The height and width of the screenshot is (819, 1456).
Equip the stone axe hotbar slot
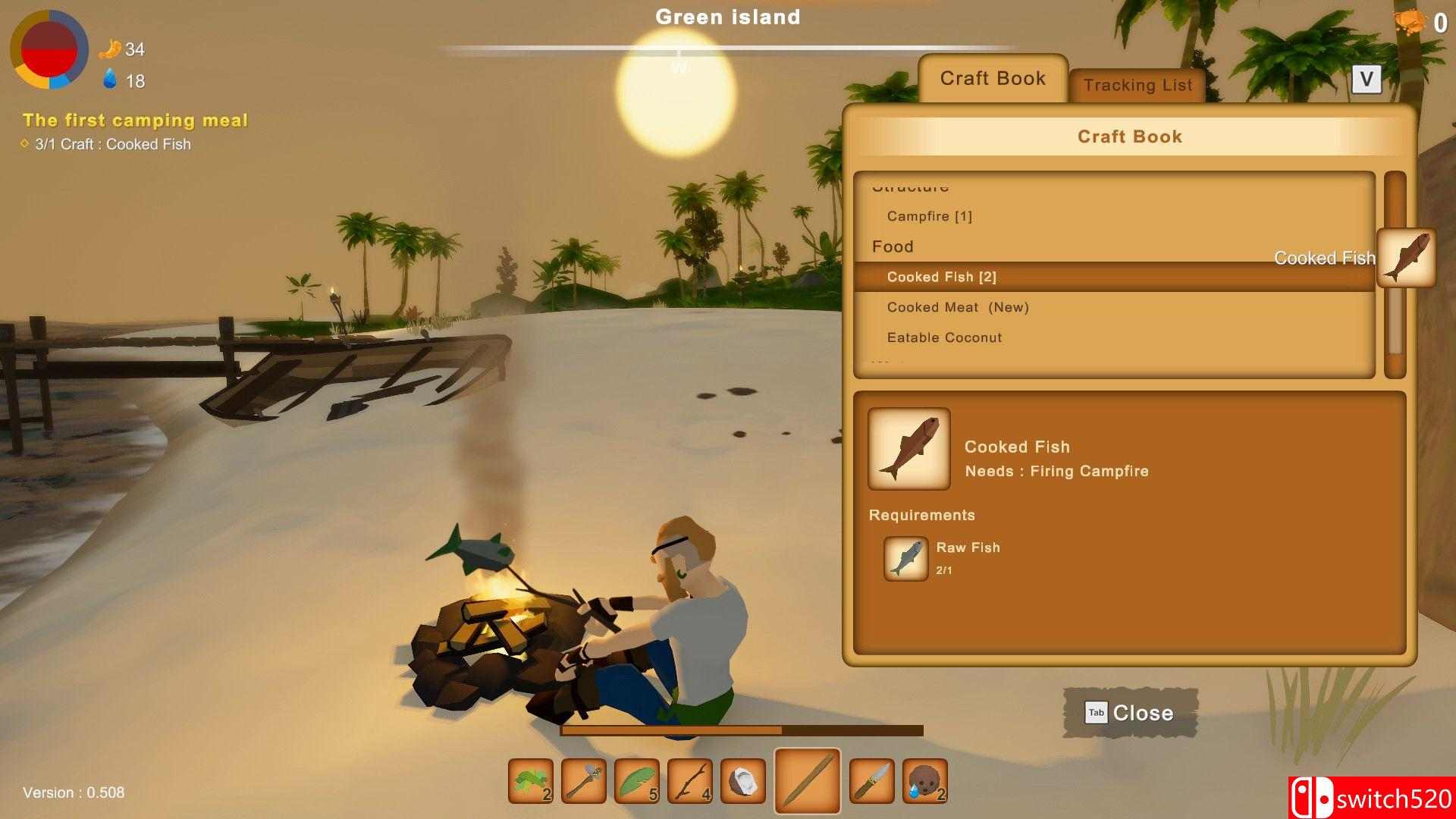pos(584,781)
